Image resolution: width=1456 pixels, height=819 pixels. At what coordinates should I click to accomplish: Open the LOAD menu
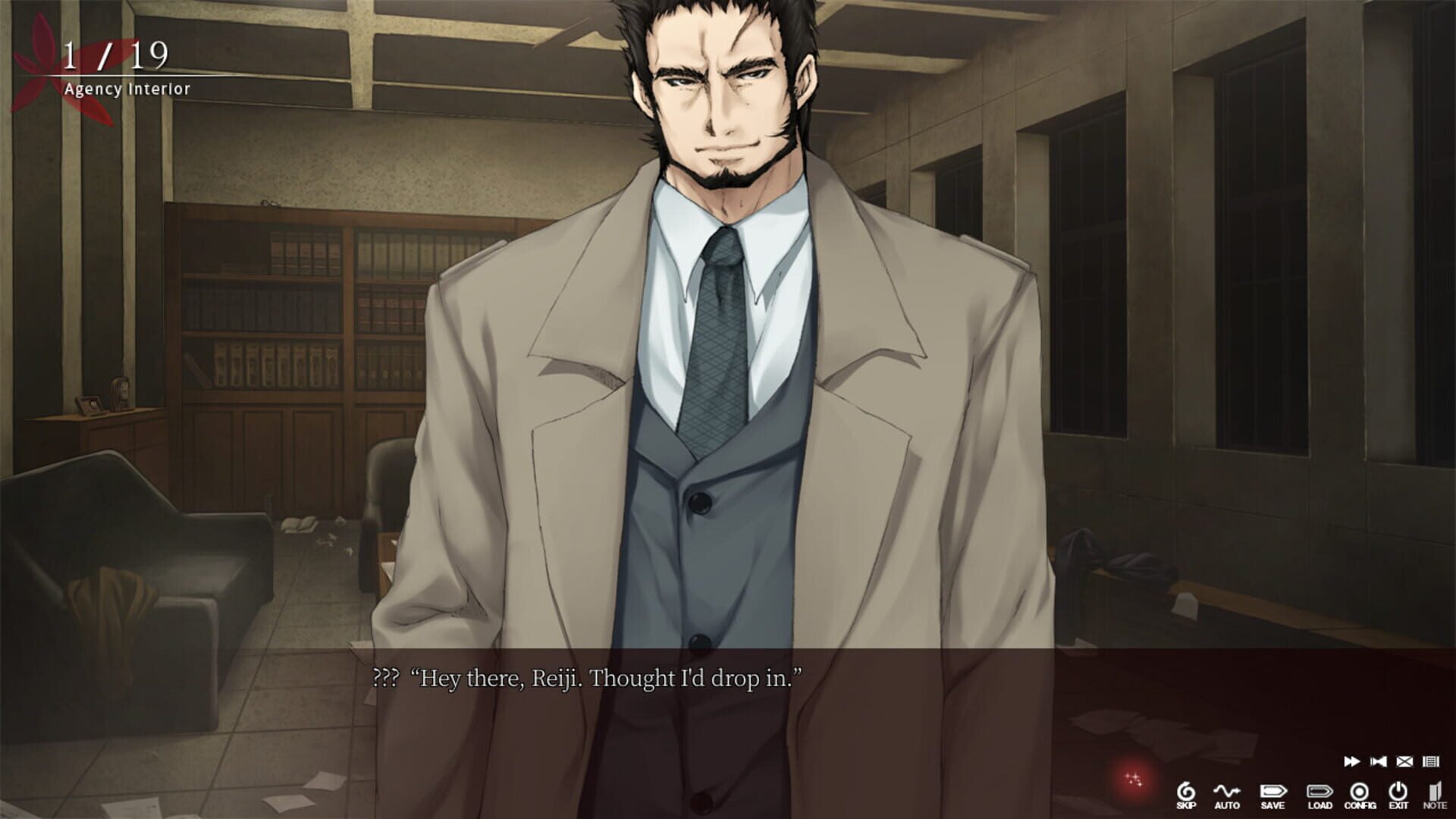pyautogui.click(x=1320, y=791)
